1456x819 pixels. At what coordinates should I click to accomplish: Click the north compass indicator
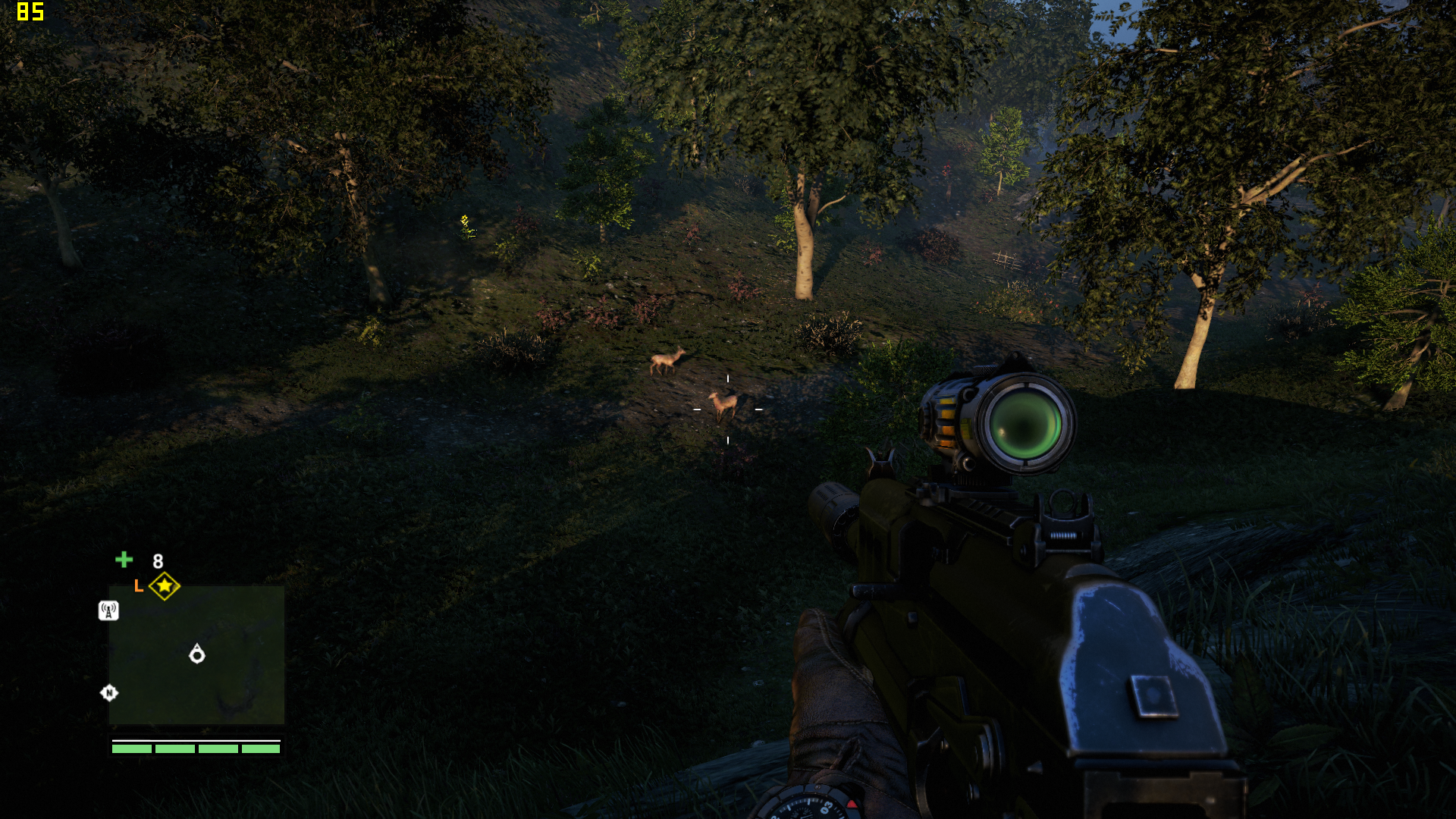(x=109, y=692)
